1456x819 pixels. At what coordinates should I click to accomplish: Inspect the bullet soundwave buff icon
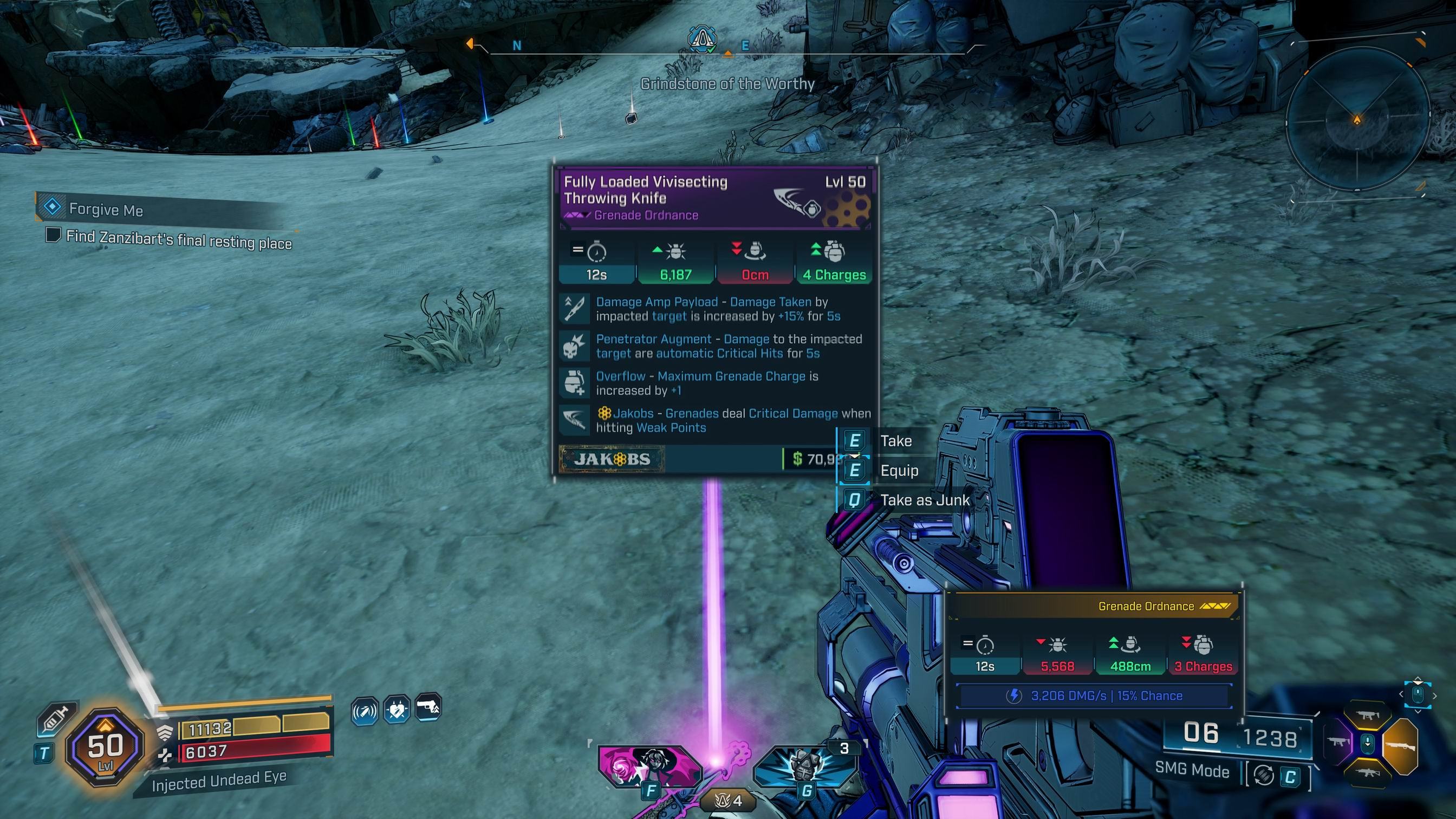click(365, 711)
